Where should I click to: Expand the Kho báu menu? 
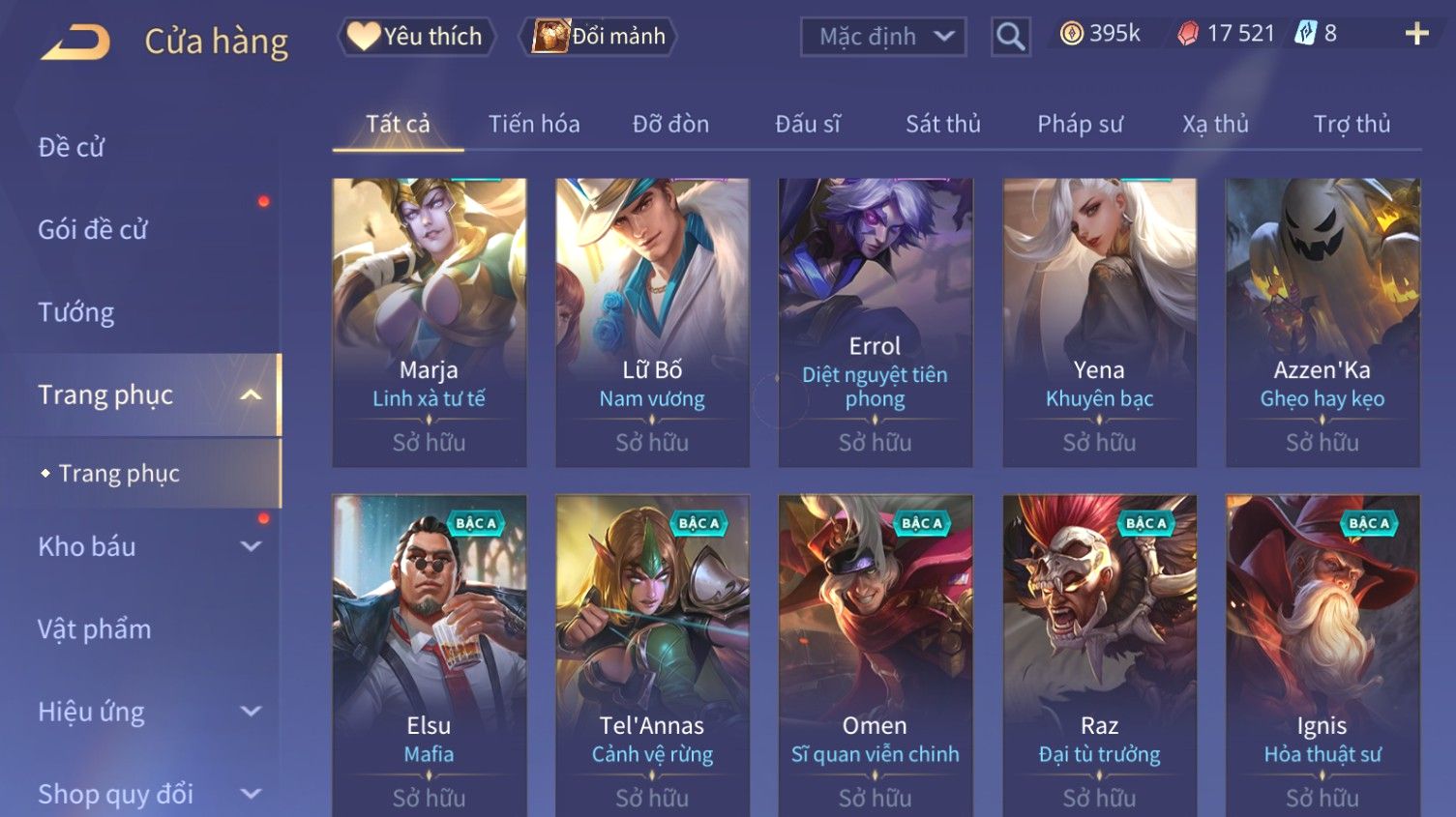145,546
